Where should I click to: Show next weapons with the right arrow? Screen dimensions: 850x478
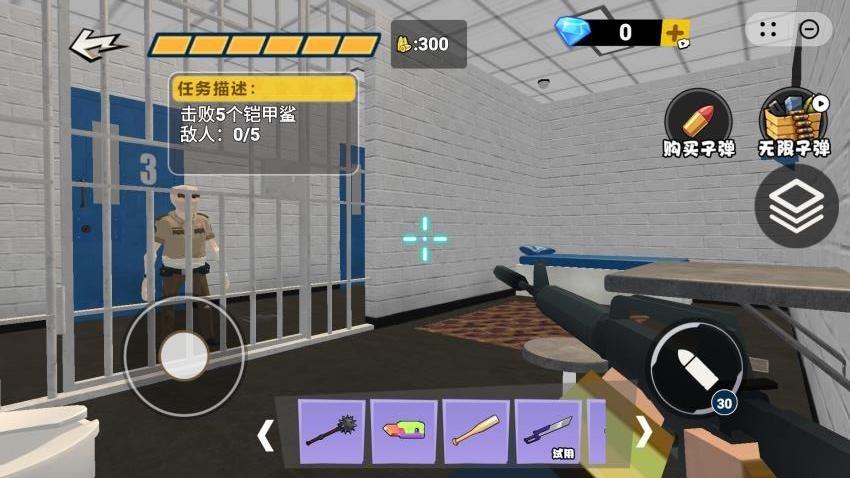[645, 432]
